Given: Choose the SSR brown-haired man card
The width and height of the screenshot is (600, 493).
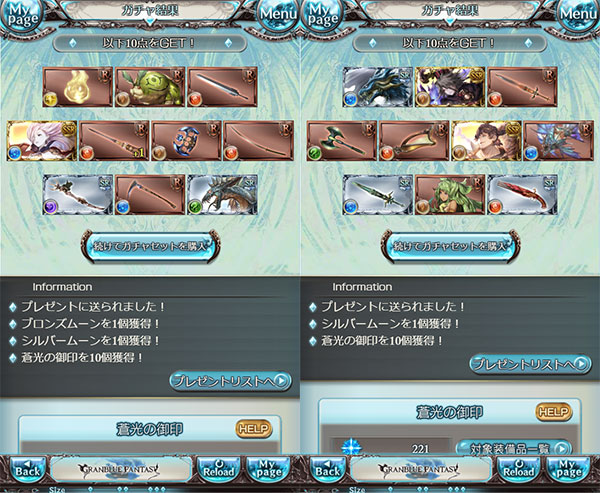Looking at the screenshot, I should click(x=486, y=141).
